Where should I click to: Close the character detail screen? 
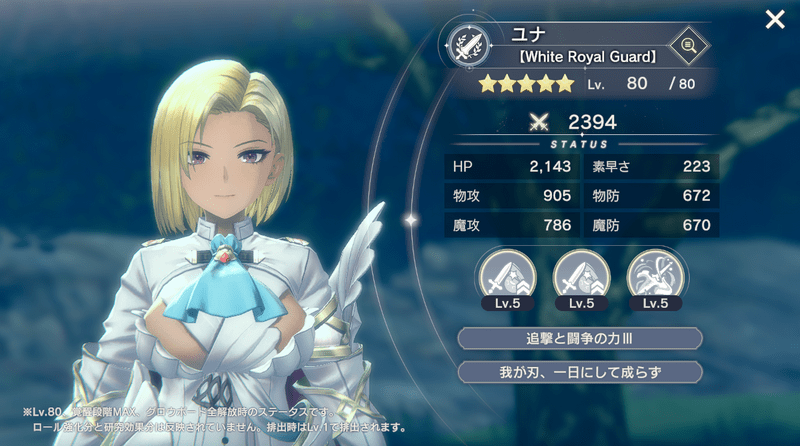tap(774, 20)
